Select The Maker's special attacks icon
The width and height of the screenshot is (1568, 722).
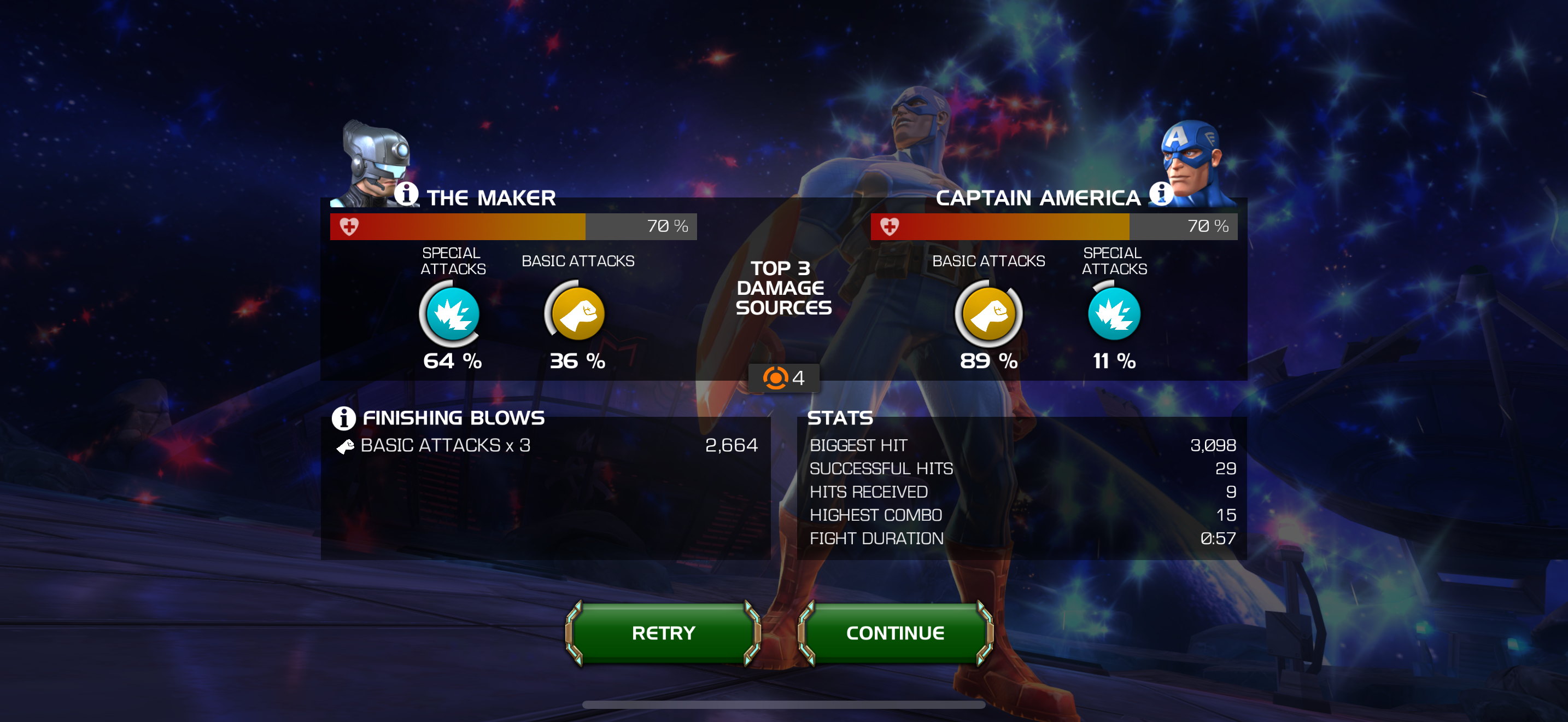coord(452,314)
